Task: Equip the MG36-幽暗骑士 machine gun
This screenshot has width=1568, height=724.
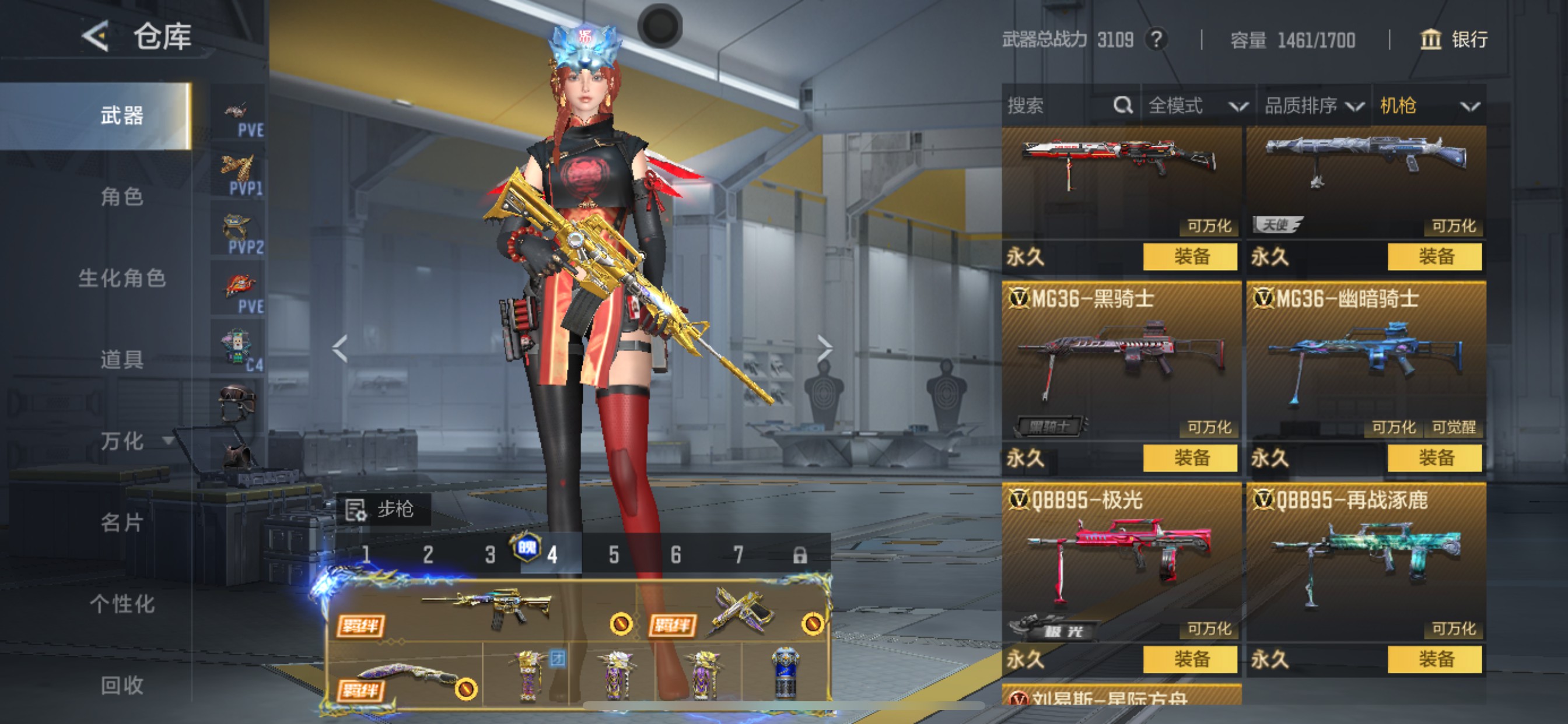Action: [x=1434, y=458]
